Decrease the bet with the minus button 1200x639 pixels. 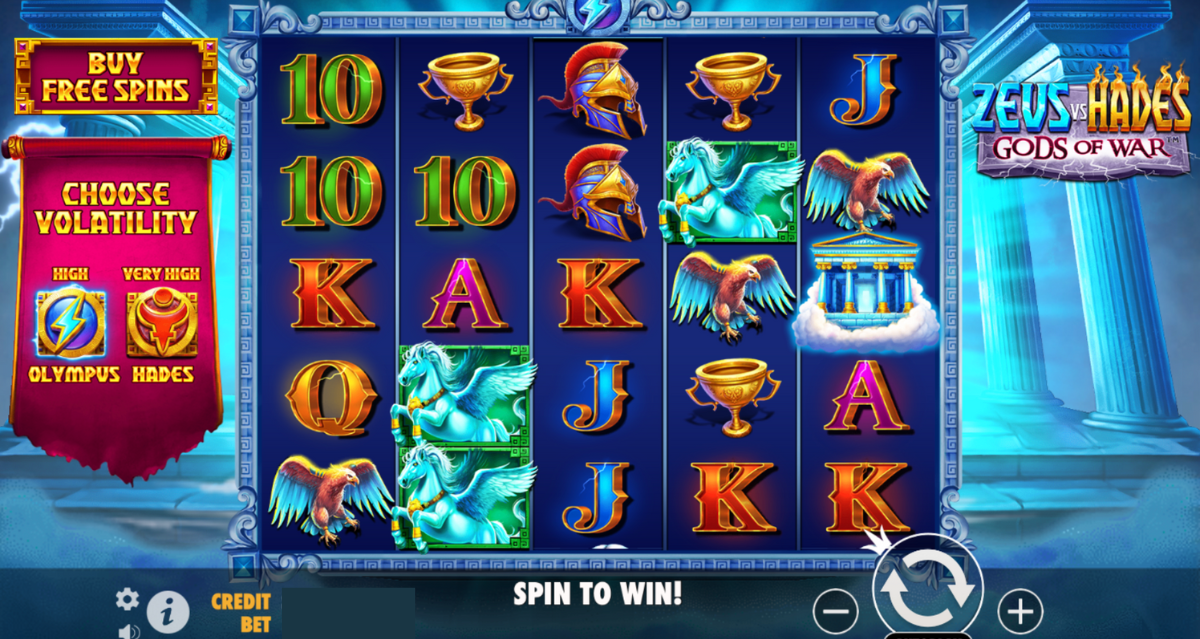click(x=836, y=609)
